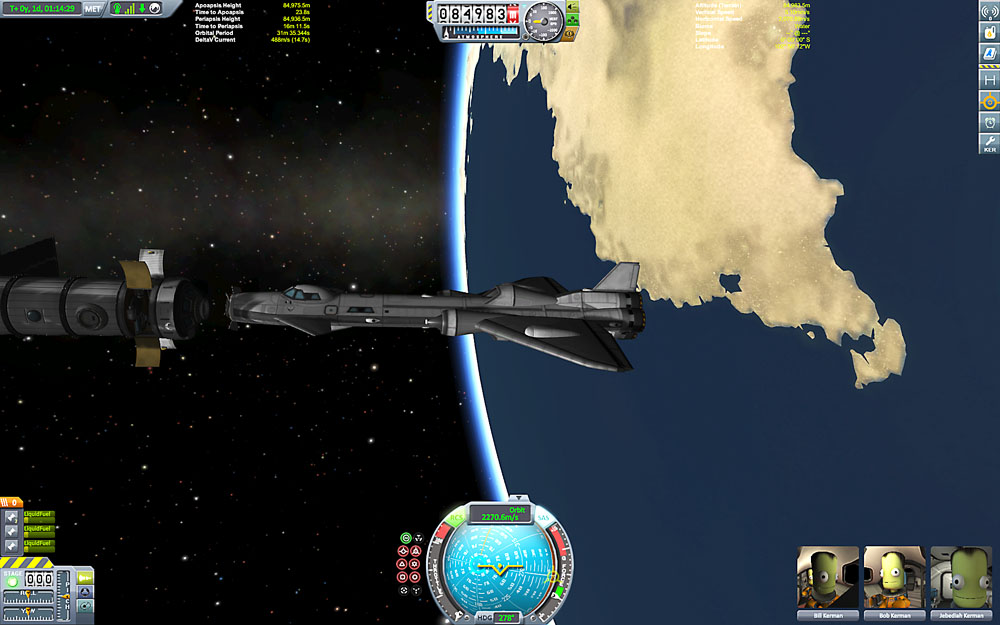Enable the green stability assist SAS mode icon
Screen dimensions: 1000x625
click(405, 538)
